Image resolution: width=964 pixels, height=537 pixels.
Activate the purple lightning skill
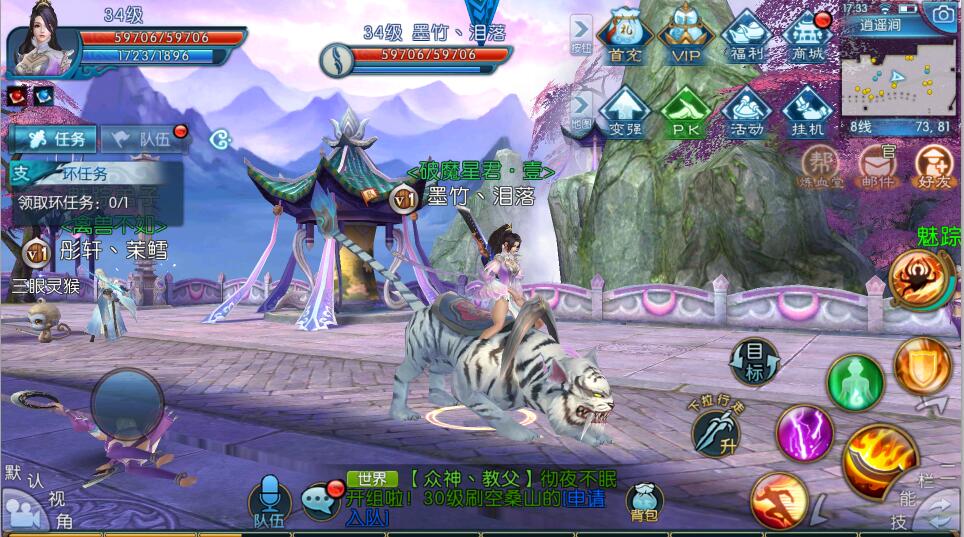click(803, 433)
